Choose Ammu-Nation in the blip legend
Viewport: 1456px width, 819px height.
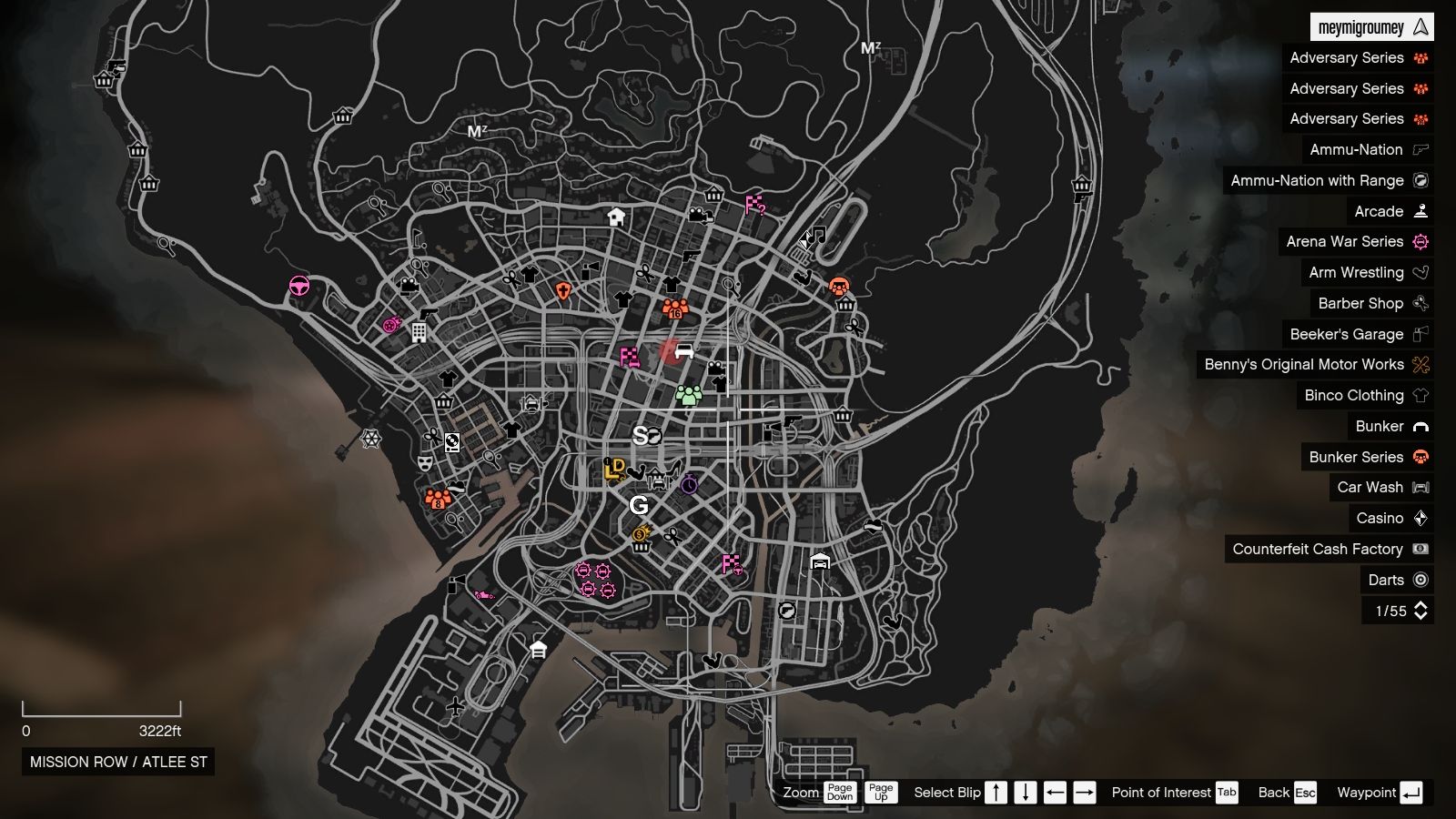point(1368,149)
